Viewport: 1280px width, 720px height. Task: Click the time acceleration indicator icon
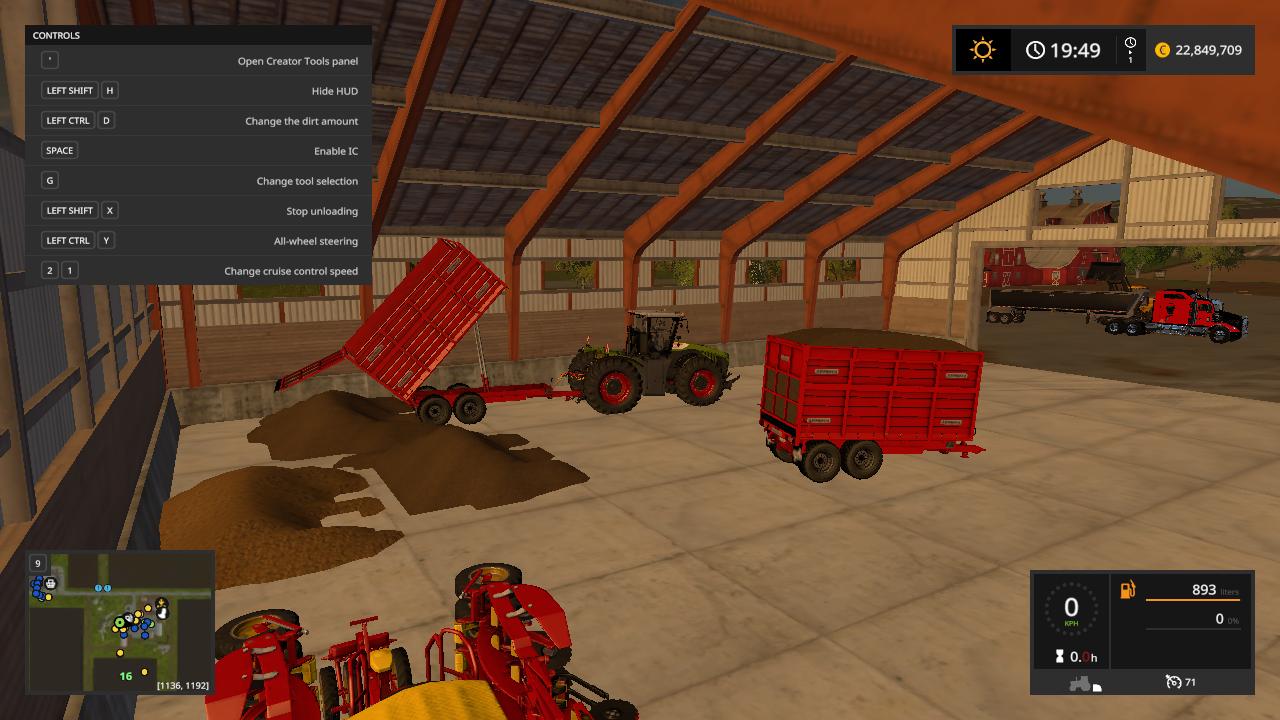coord(1131,48)
